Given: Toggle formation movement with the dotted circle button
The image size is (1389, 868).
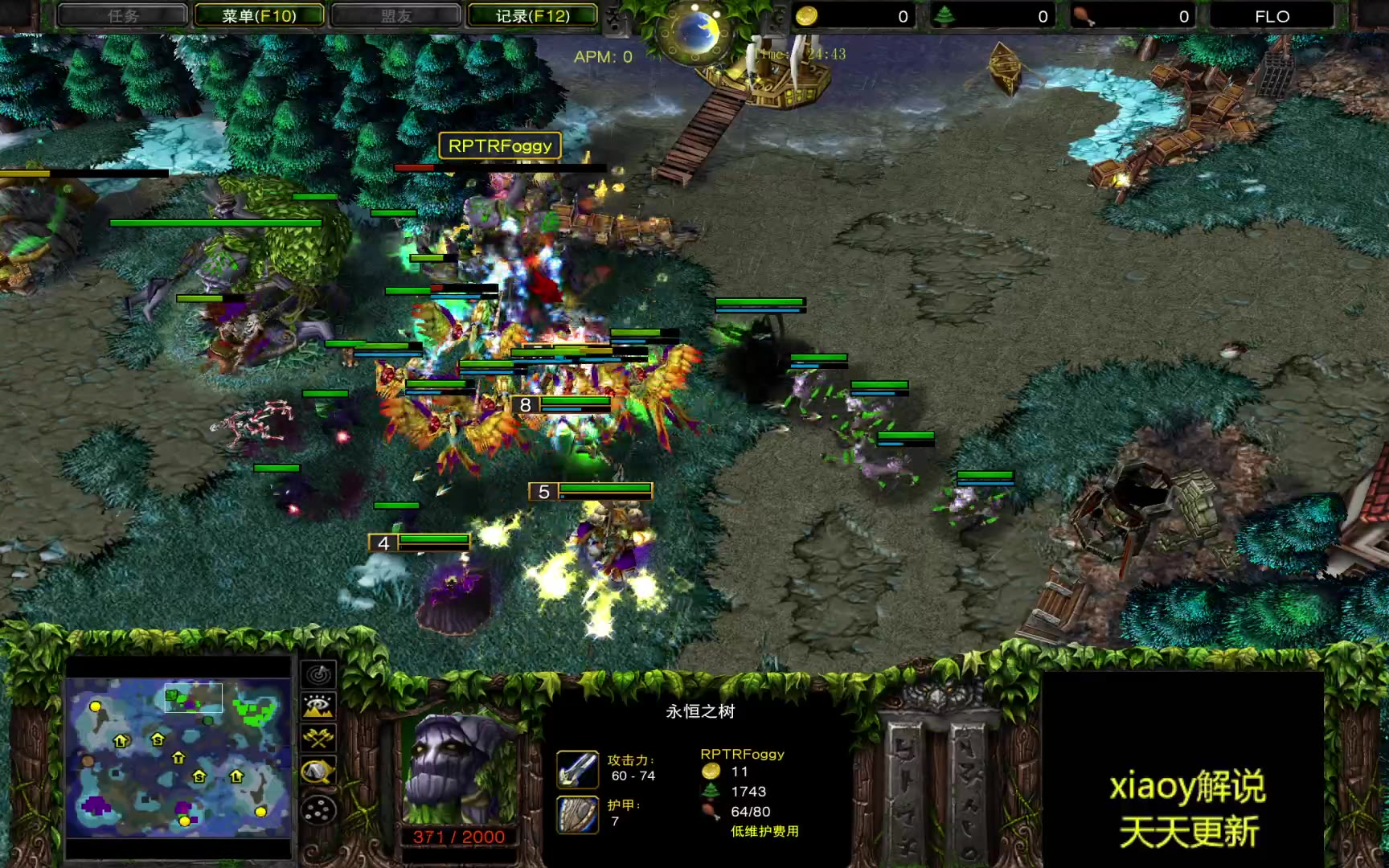Looking at the screenshot, I should click(319, 809).
